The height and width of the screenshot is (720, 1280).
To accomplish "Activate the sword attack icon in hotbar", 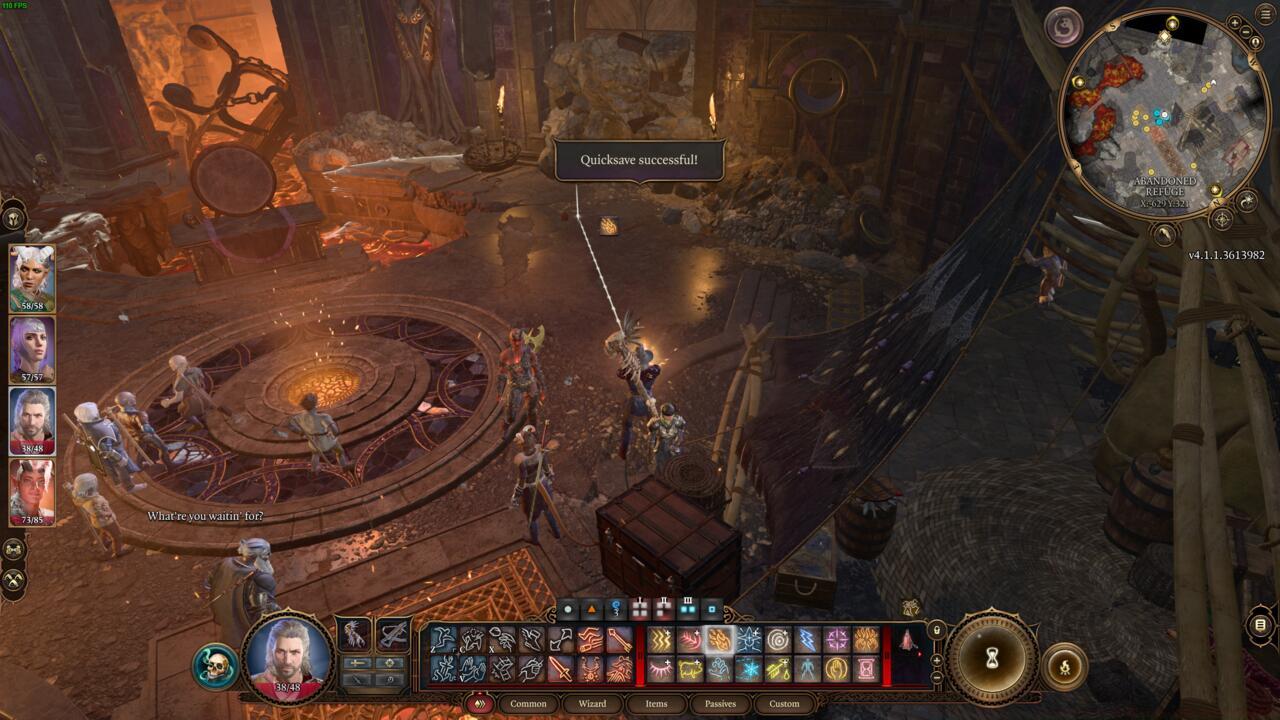I will pos(561,669).
